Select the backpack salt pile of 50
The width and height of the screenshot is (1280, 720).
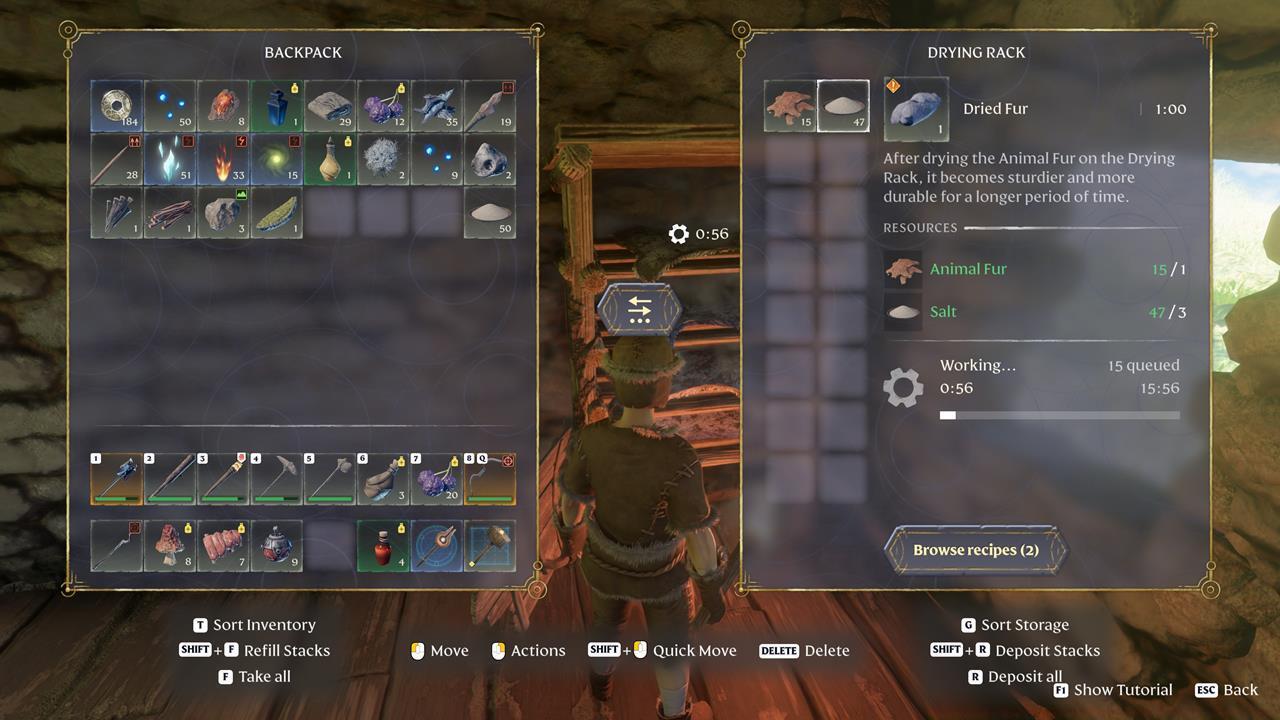(490, 213)
